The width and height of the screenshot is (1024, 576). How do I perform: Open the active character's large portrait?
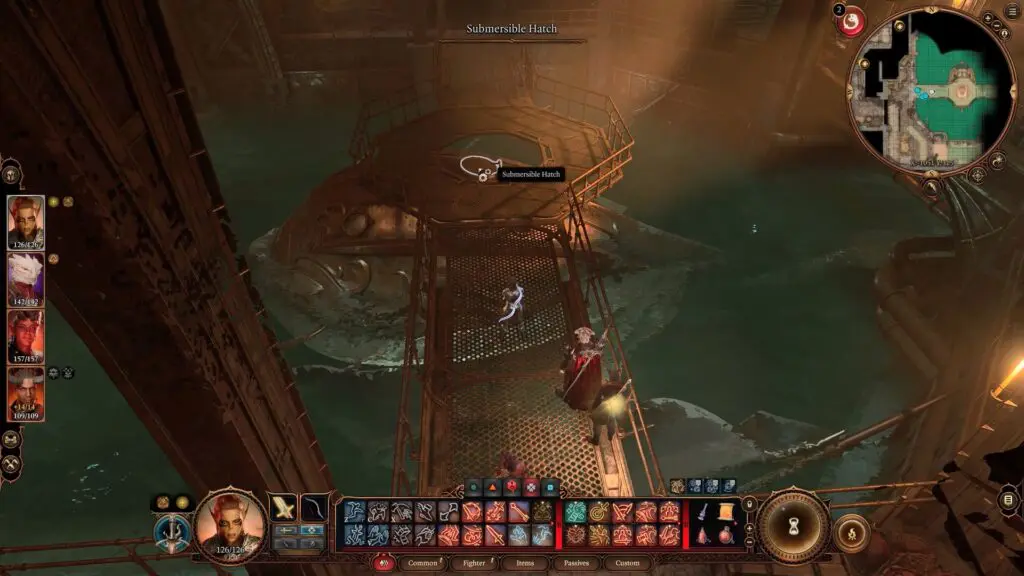point(230,523)
